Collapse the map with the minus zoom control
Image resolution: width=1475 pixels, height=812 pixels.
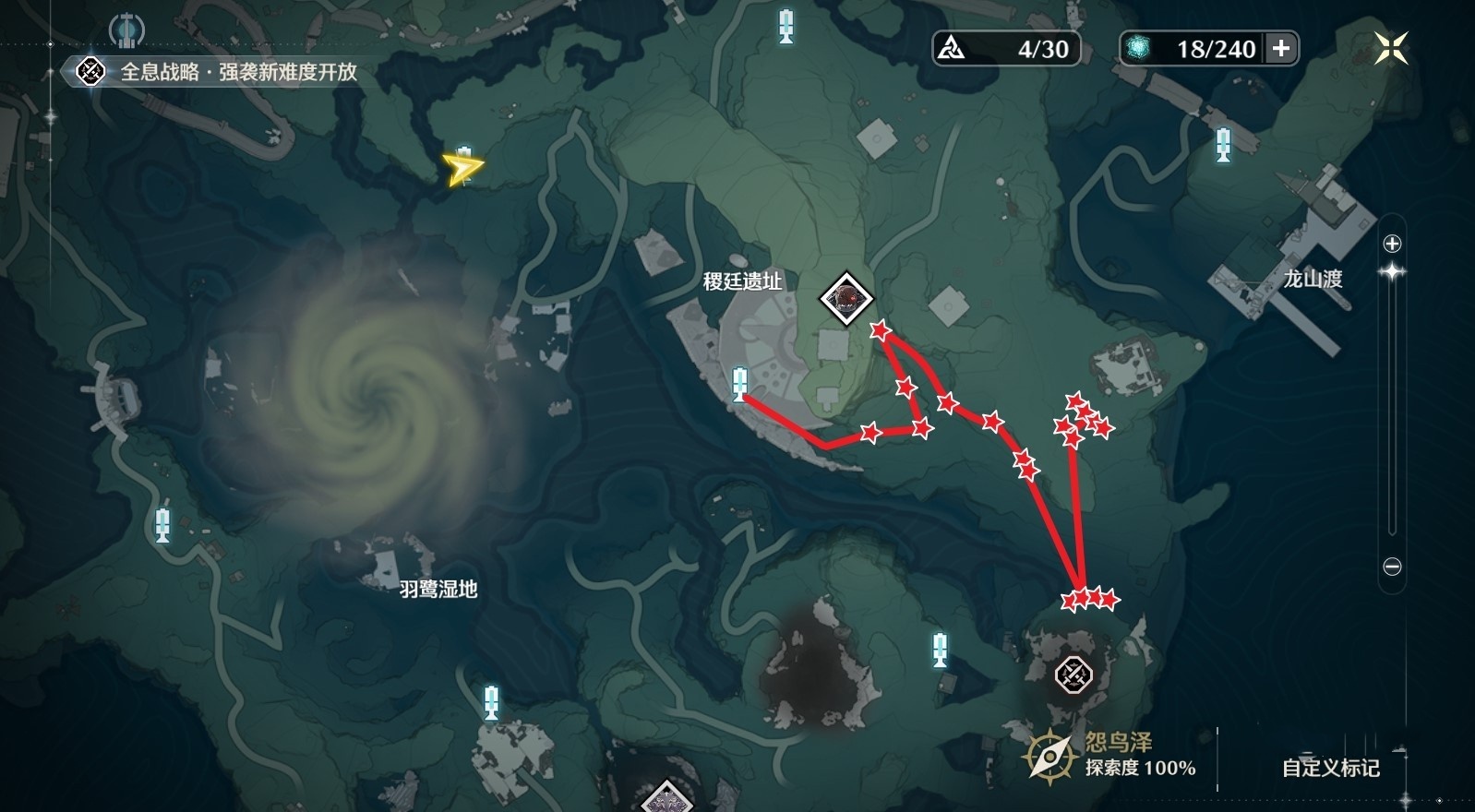[1390, 567]
